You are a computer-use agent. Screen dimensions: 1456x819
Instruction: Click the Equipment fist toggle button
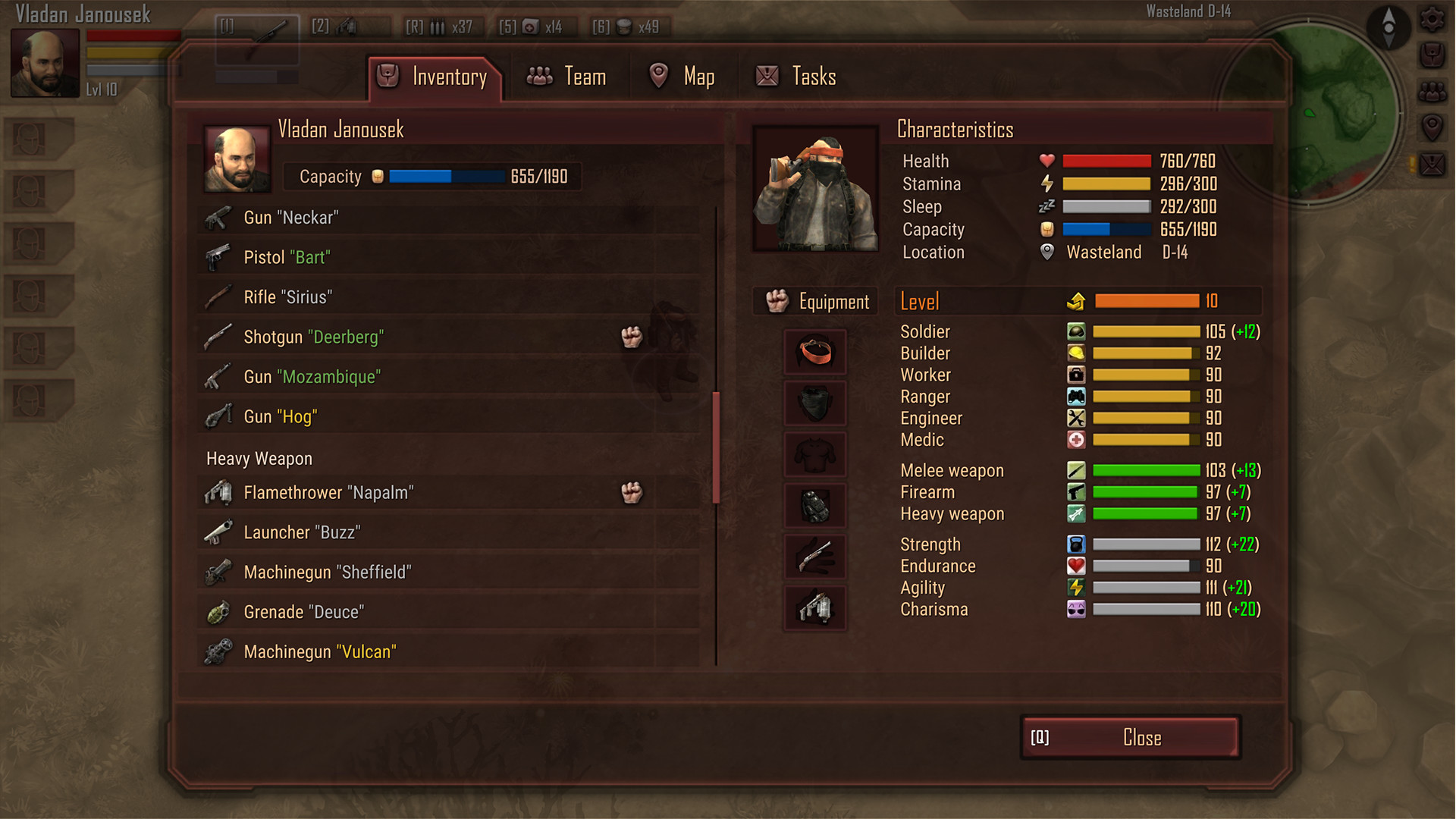click(x=814, y=301)
